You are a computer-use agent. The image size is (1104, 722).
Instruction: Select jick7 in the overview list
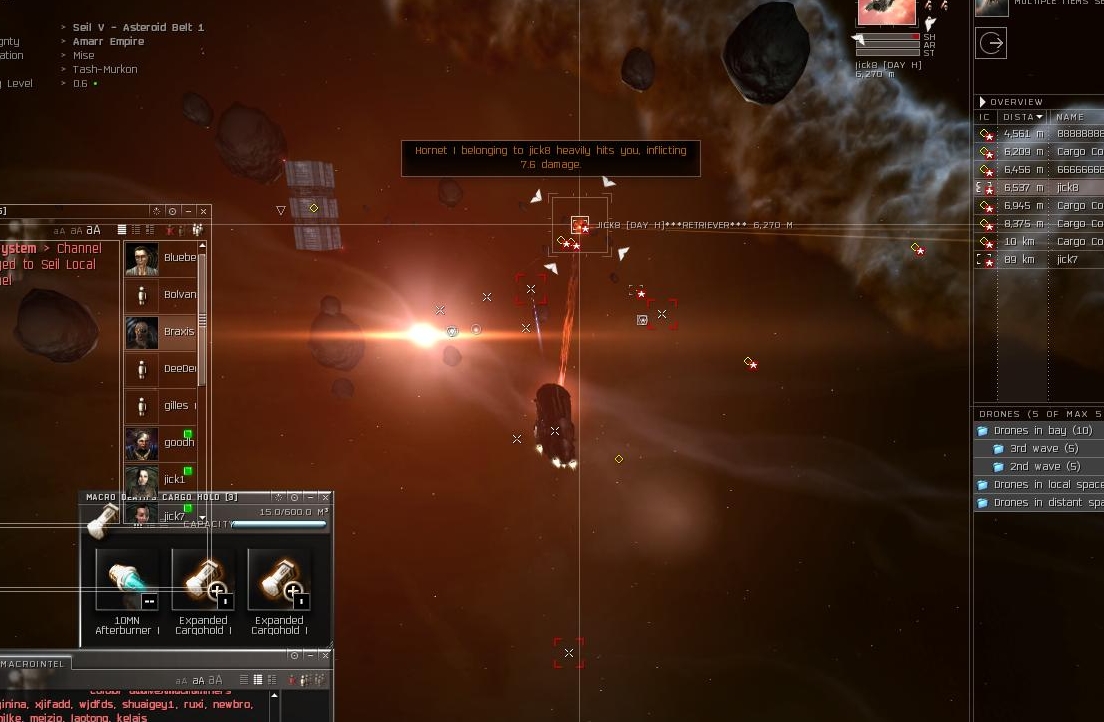click(1067, 260)
